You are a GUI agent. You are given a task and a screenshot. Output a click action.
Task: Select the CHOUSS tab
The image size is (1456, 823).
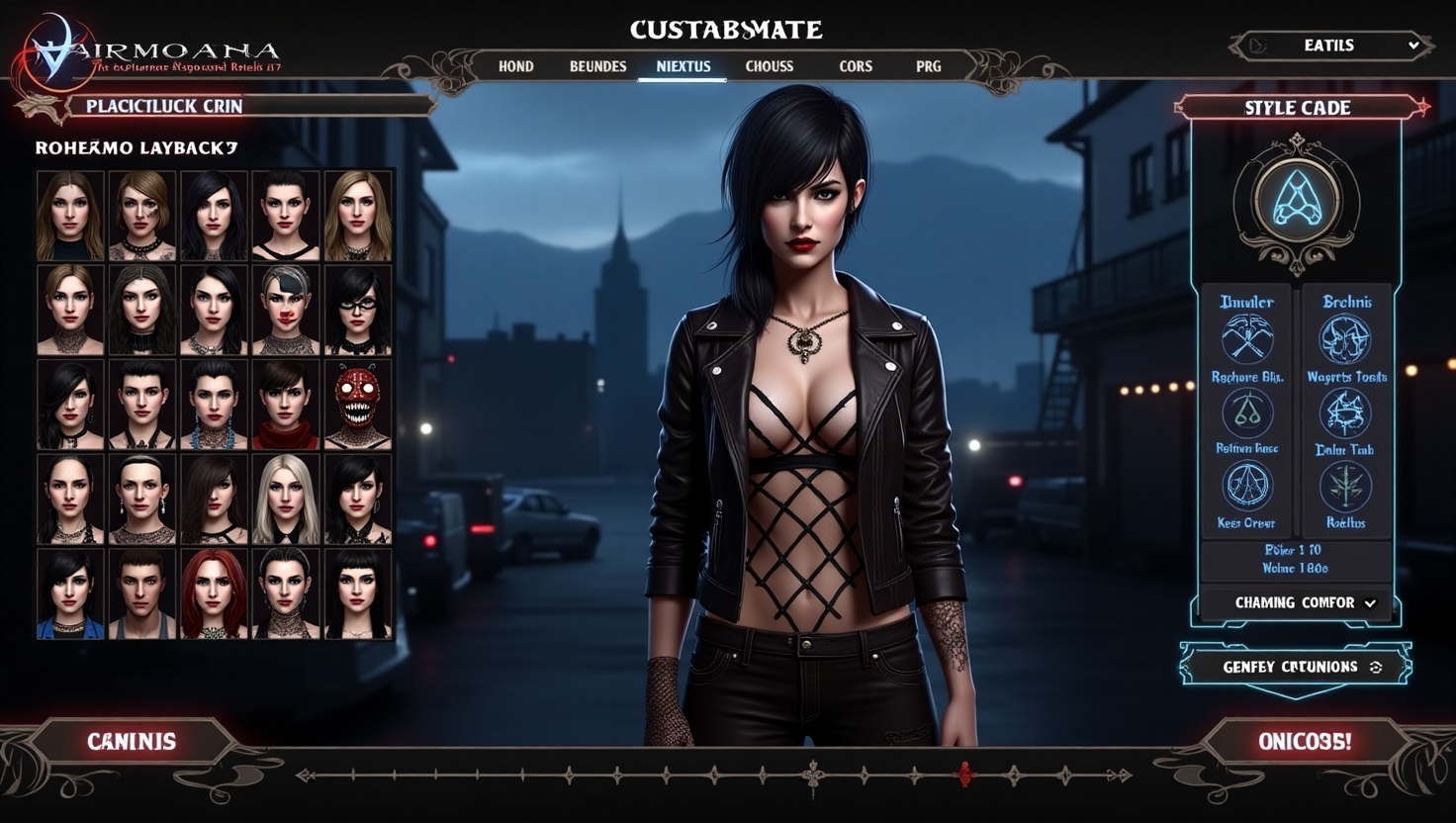pyautogui.click(x=769, y=66)
